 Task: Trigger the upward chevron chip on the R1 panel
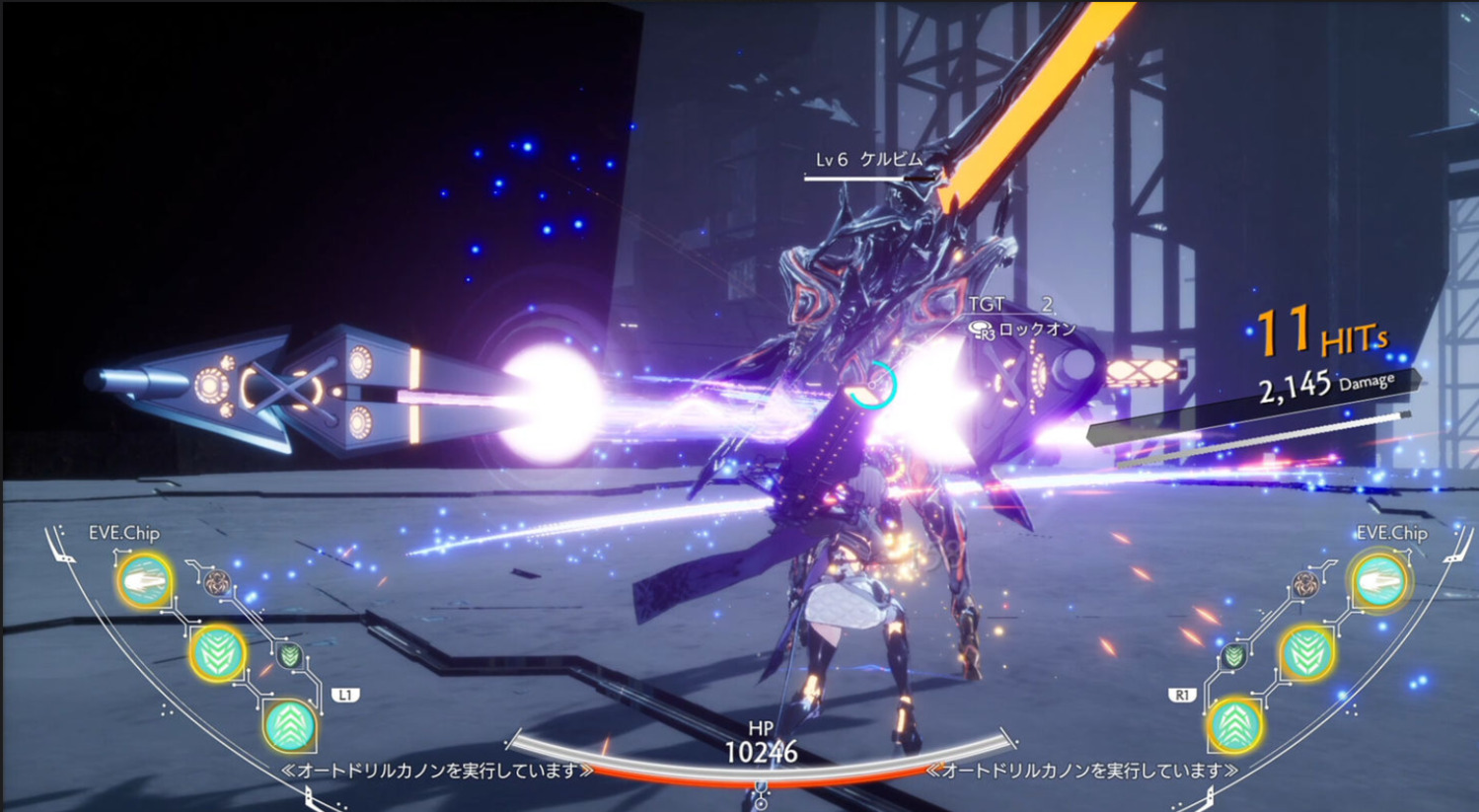pos(1235,725)
